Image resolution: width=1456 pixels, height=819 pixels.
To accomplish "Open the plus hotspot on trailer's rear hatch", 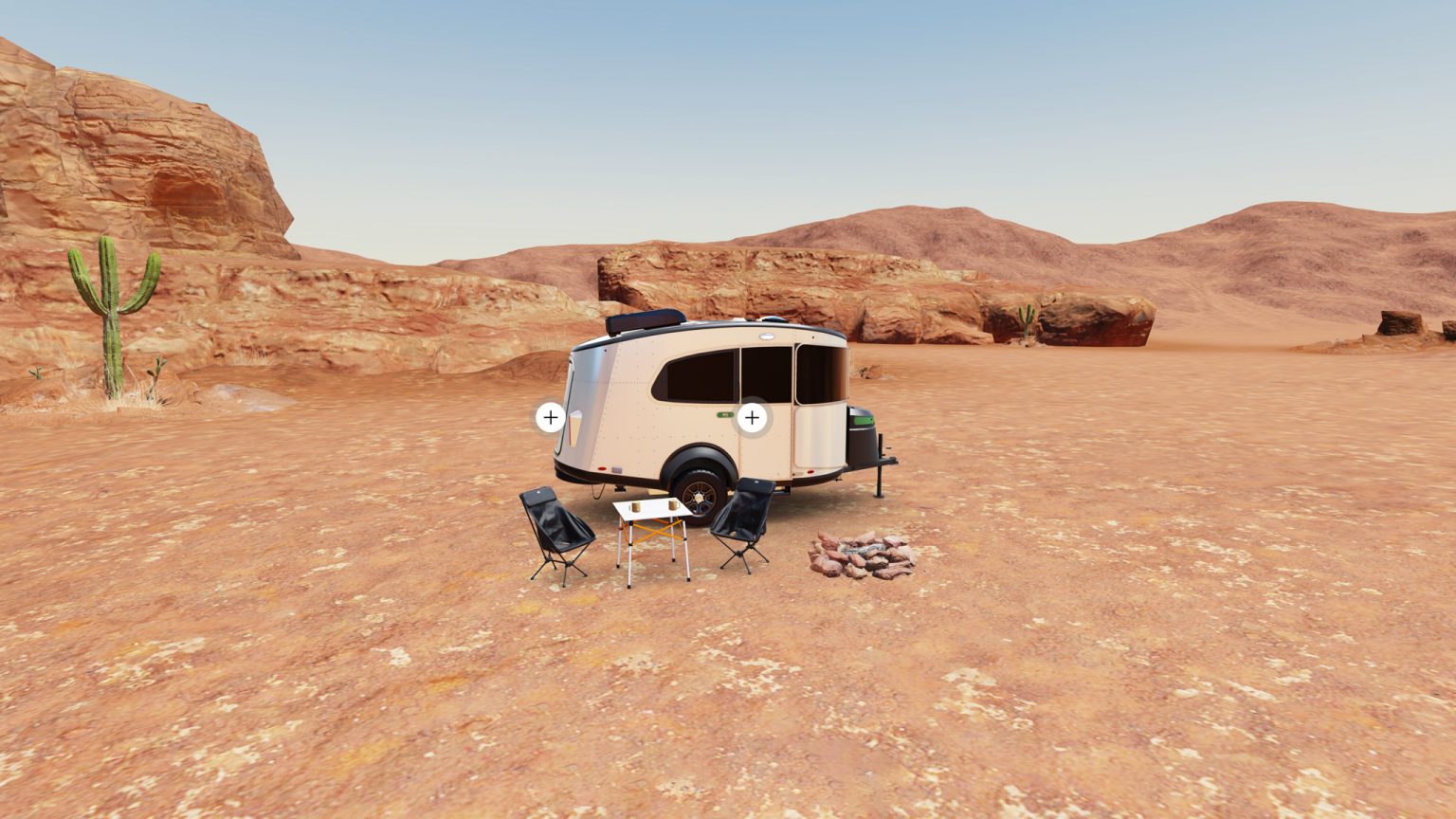I will [x=551, y=417].
